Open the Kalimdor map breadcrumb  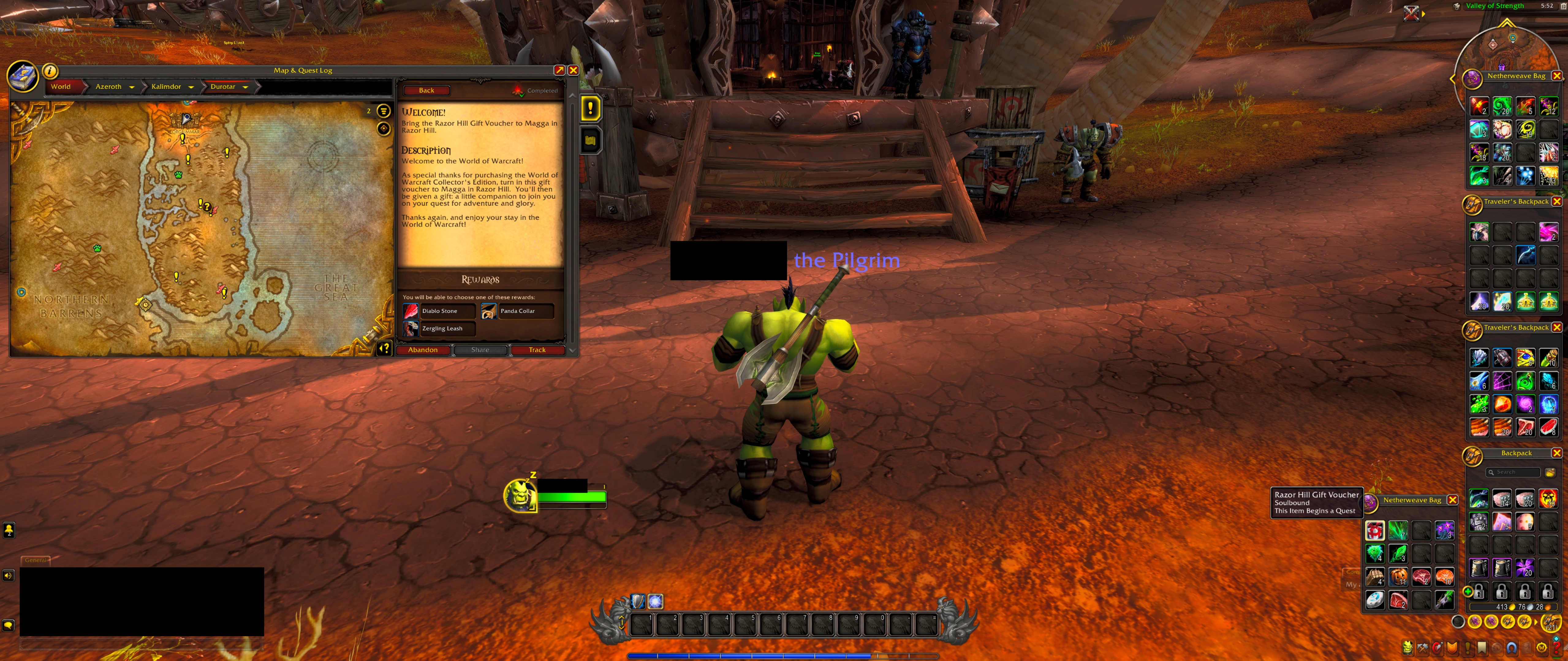pyautogui.click(x=165, y=86)
